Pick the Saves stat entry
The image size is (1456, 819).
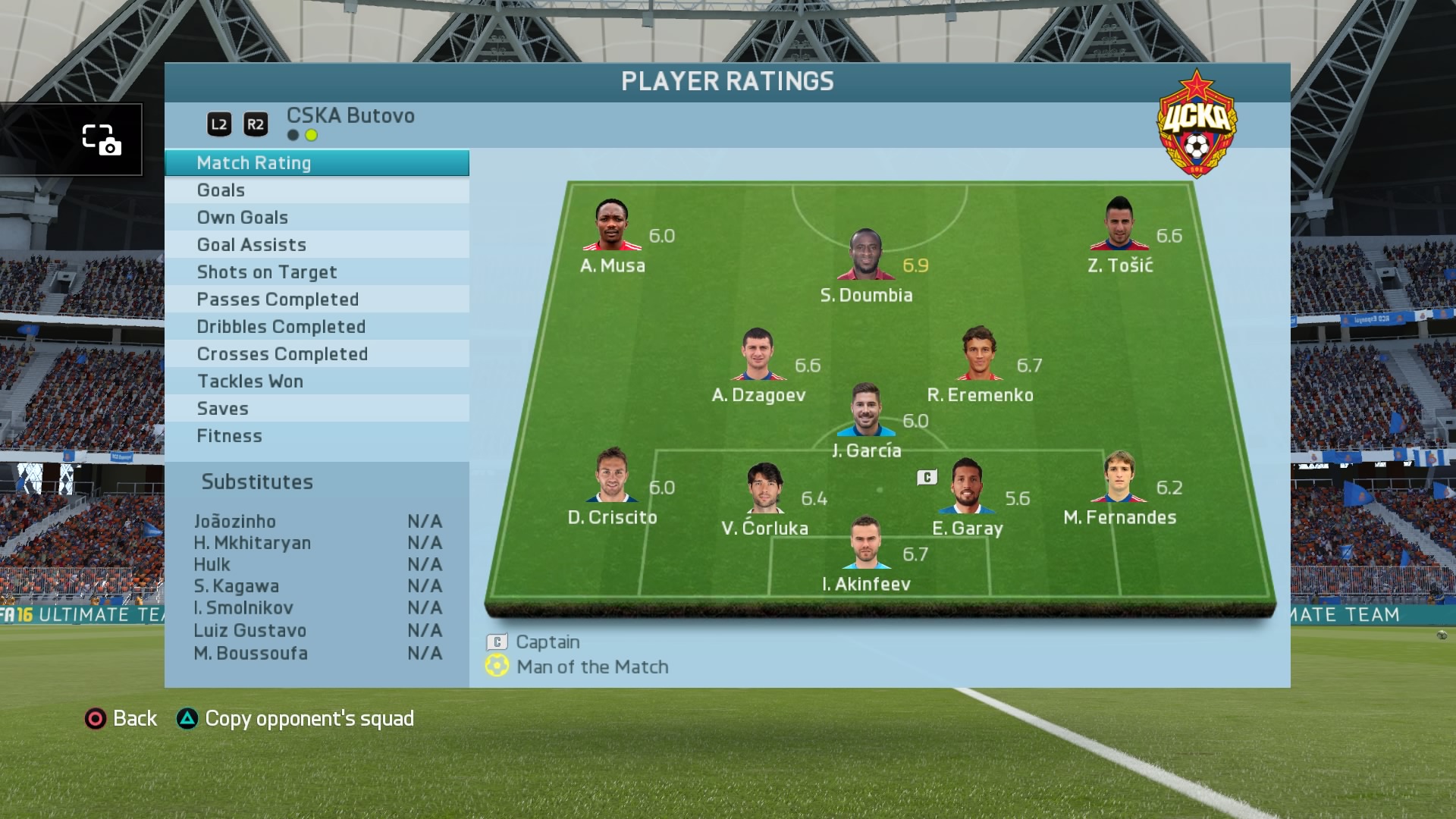pyautogui.click(x=316, y=409)
